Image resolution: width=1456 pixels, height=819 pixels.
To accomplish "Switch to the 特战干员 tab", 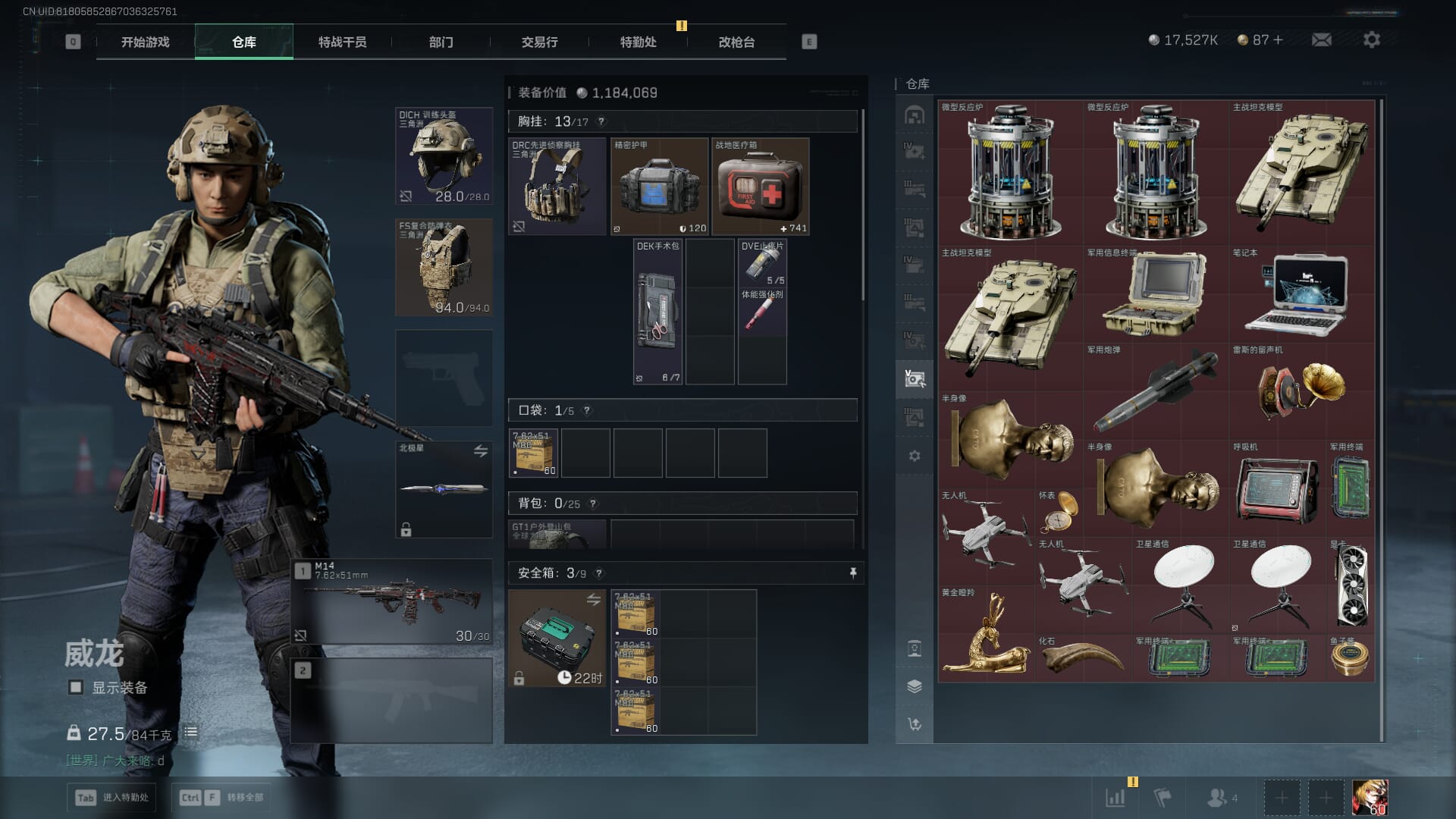I will click(342, 42).
